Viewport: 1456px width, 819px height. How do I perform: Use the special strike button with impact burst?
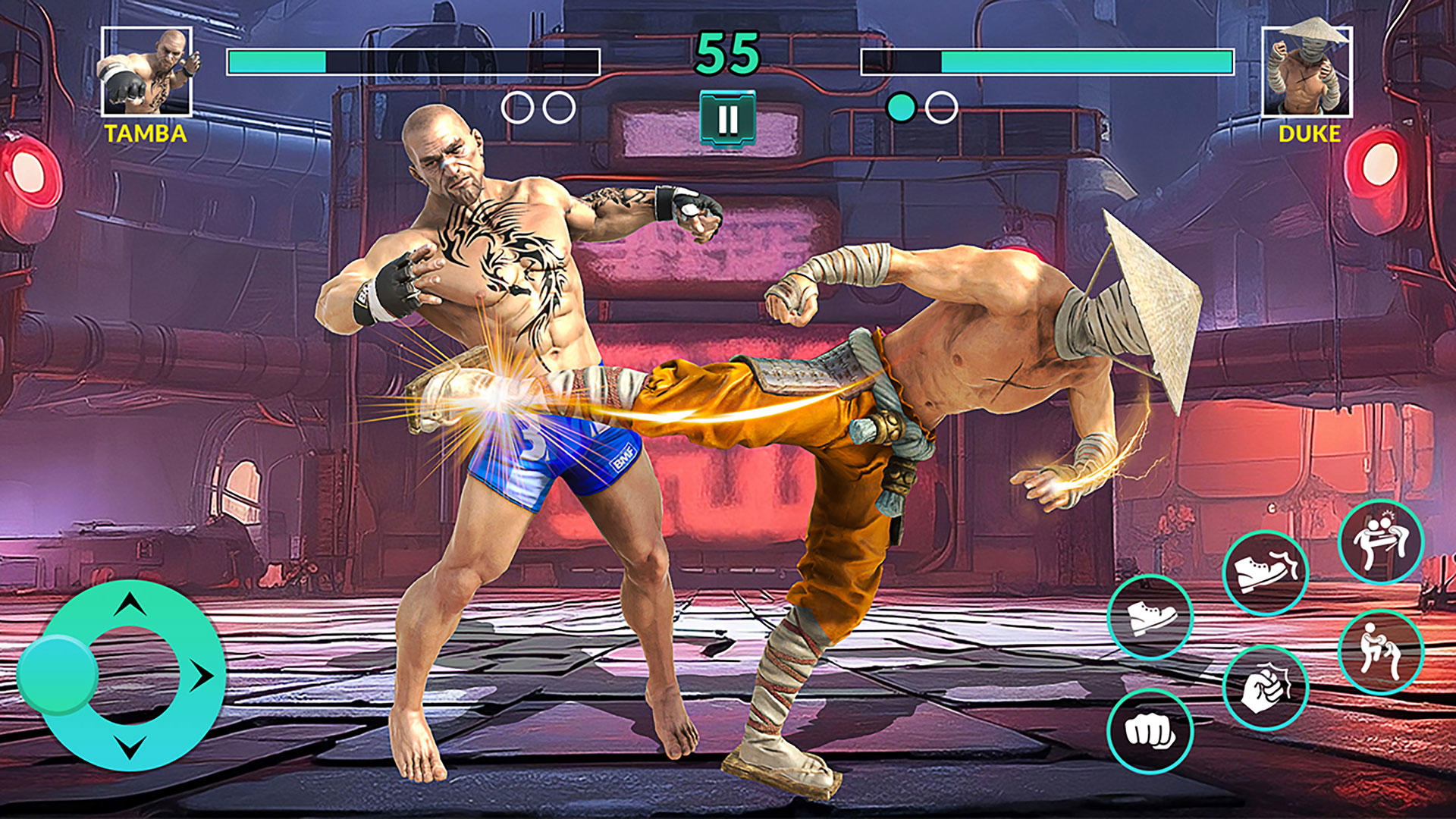pos(1380,541)
